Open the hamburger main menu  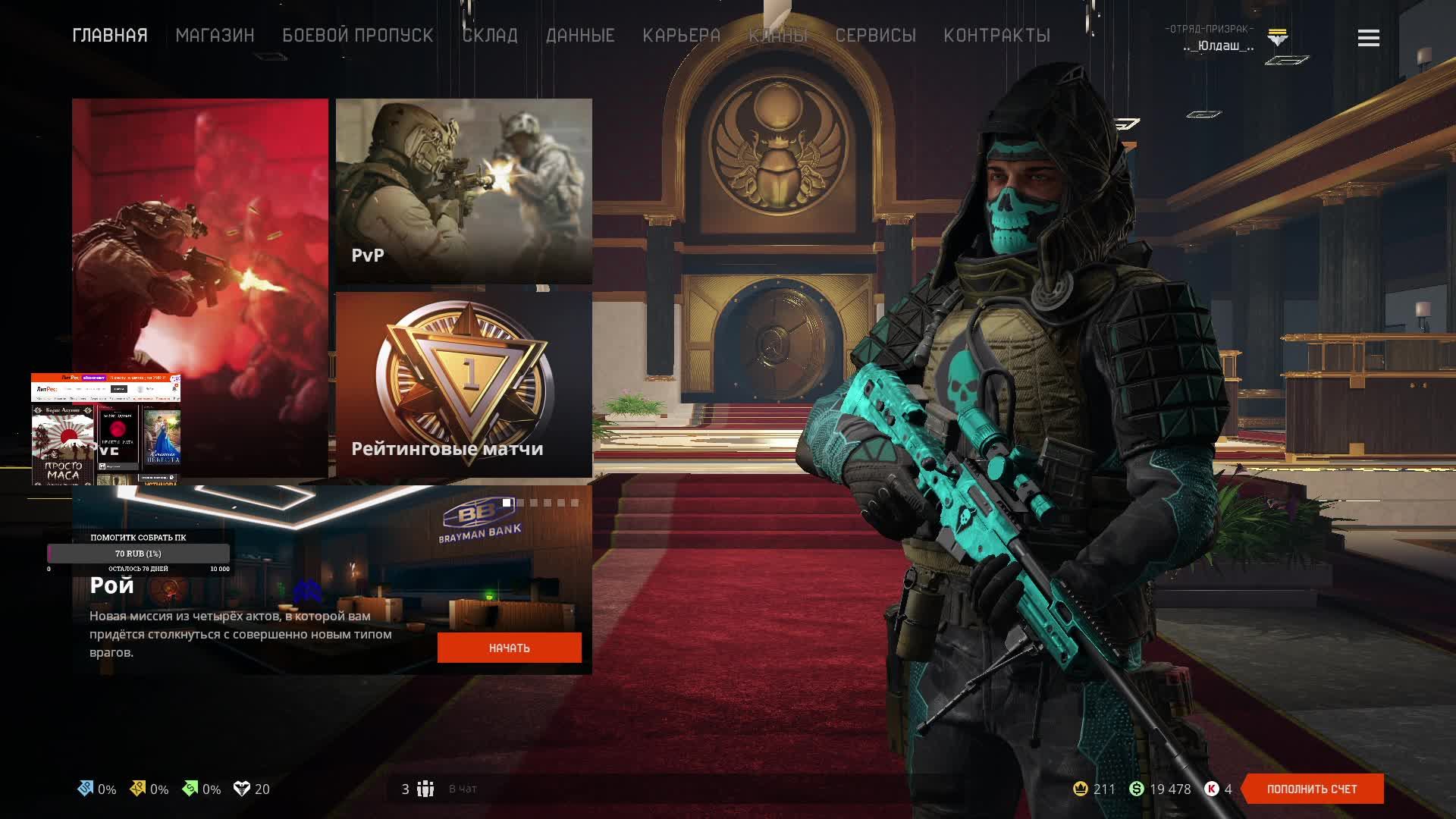click(1368, 38)
